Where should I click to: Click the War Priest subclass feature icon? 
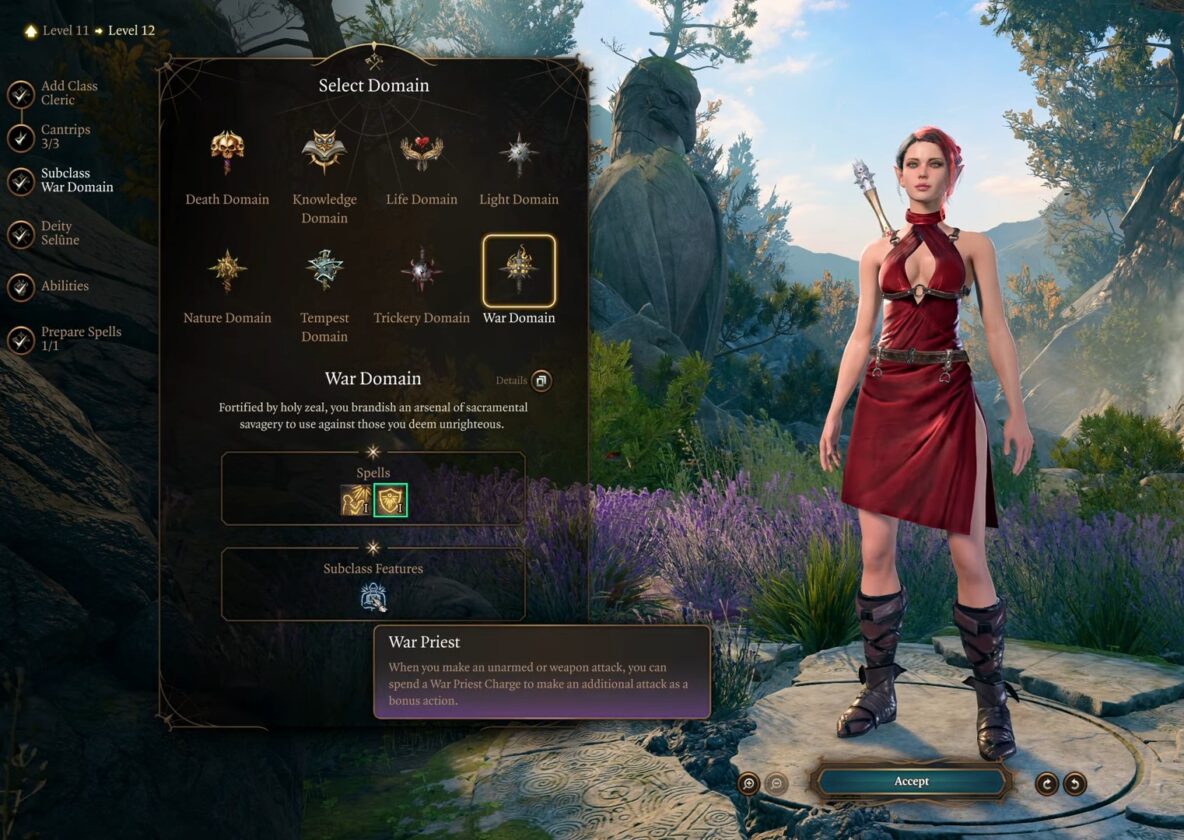pos(373,597)
